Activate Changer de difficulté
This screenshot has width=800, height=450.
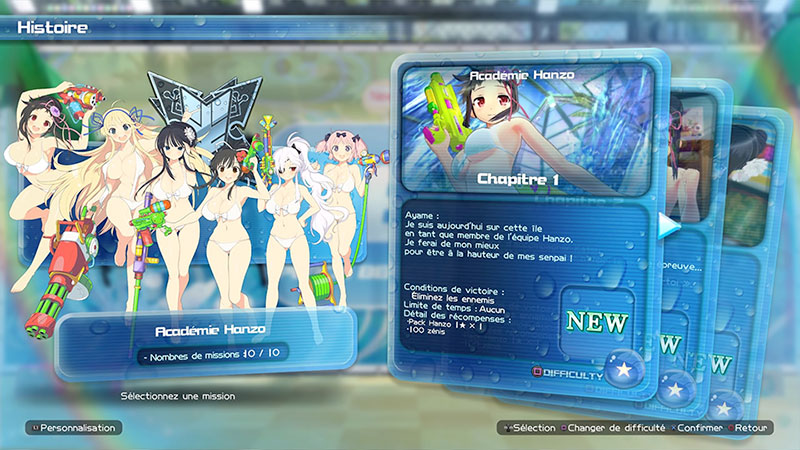pos(611,427)
